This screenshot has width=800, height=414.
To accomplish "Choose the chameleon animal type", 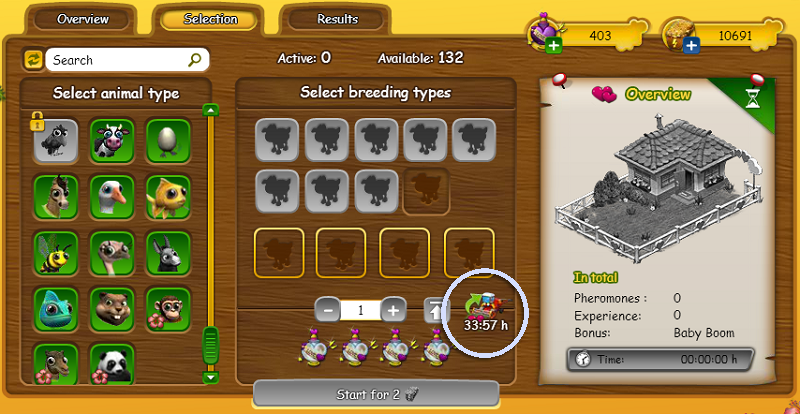I will point(56,308).
